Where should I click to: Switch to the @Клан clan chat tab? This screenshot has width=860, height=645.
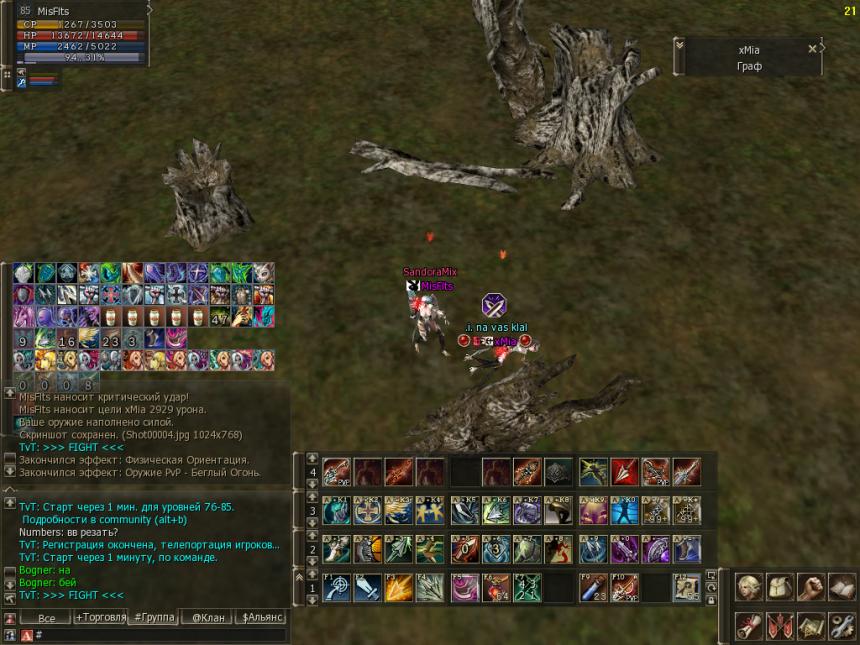pos(208,618)
